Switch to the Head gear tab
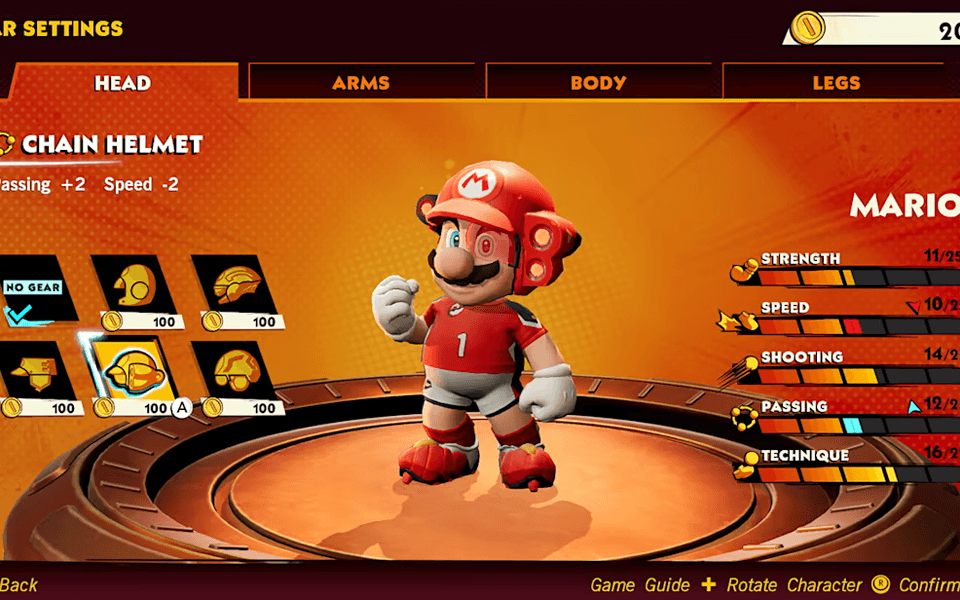The width and height of the screenshot is (960, 600). coord(122,83)
